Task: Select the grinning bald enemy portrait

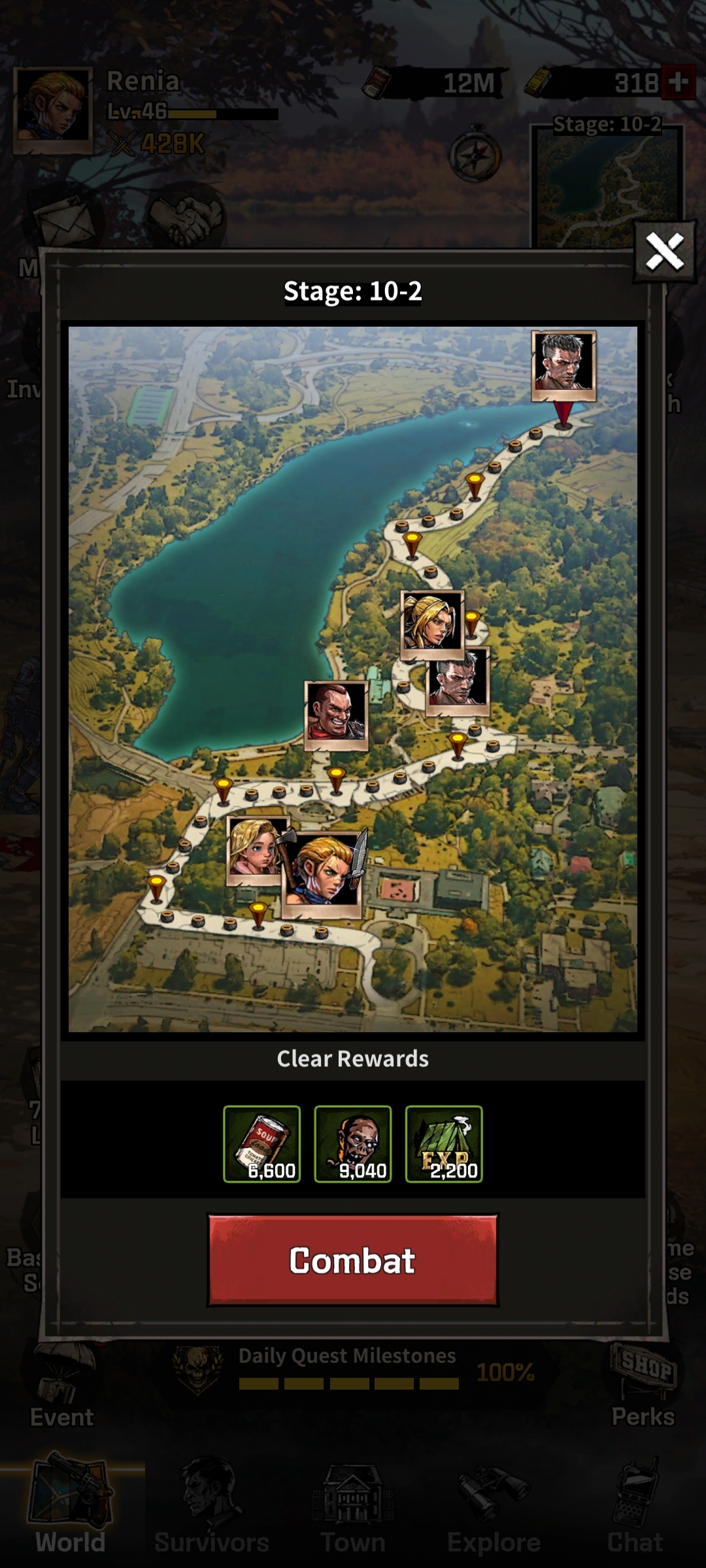Action: 336,713
